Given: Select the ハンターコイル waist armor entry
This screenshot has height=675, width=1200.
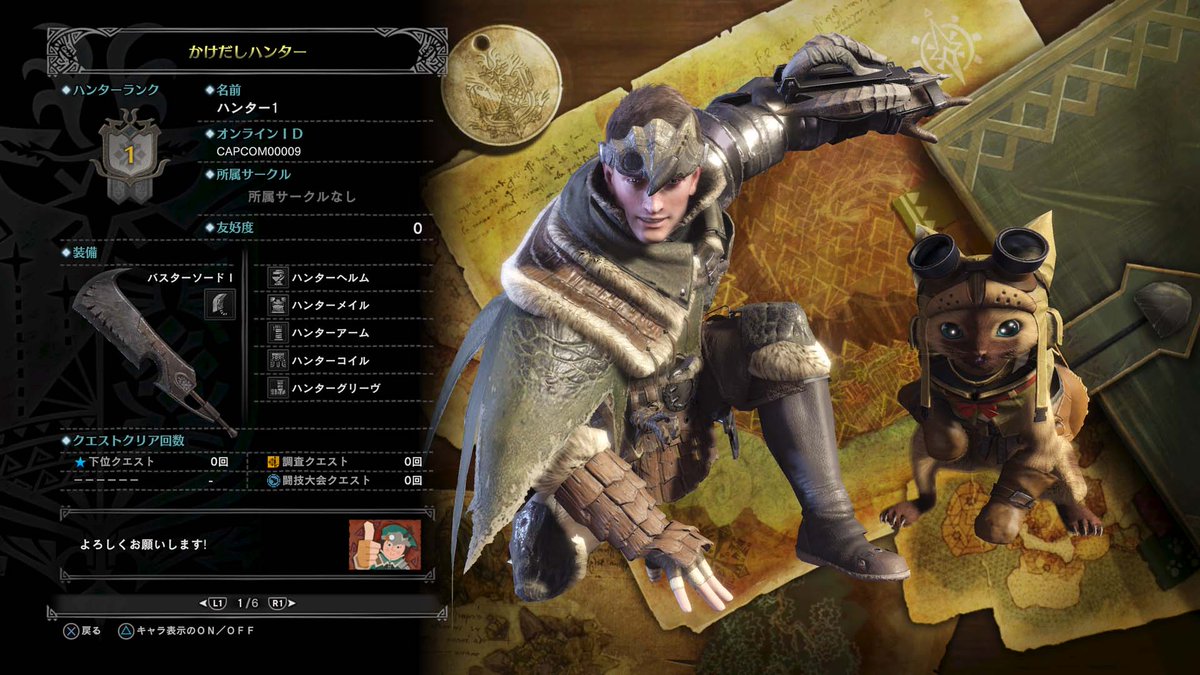Looking at the screenshot, I should pos(330,360).
